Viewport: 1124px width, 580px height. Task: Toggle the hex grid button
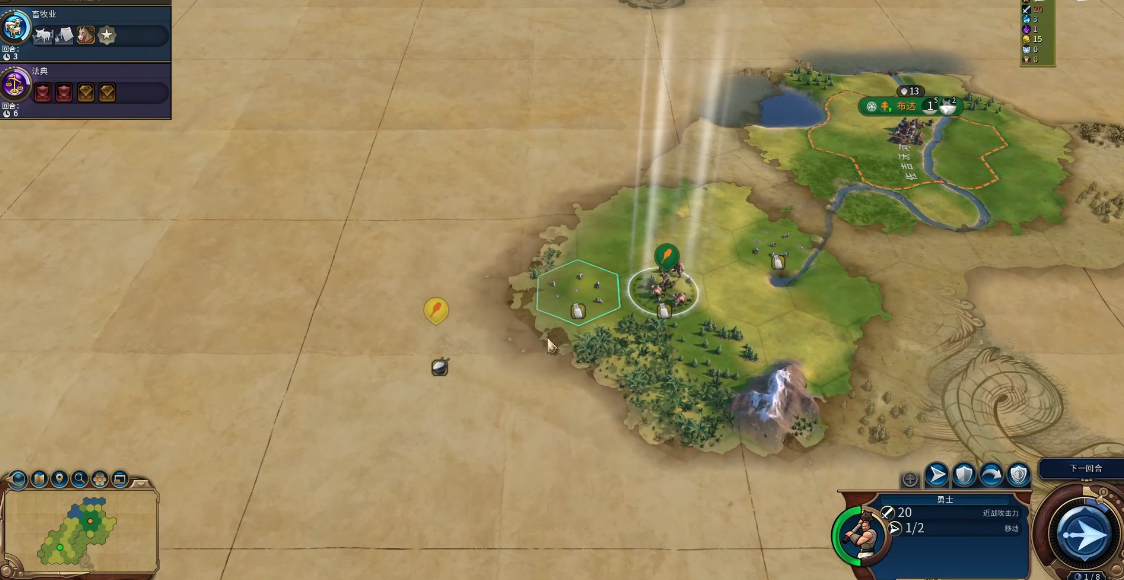coord(99,479)
